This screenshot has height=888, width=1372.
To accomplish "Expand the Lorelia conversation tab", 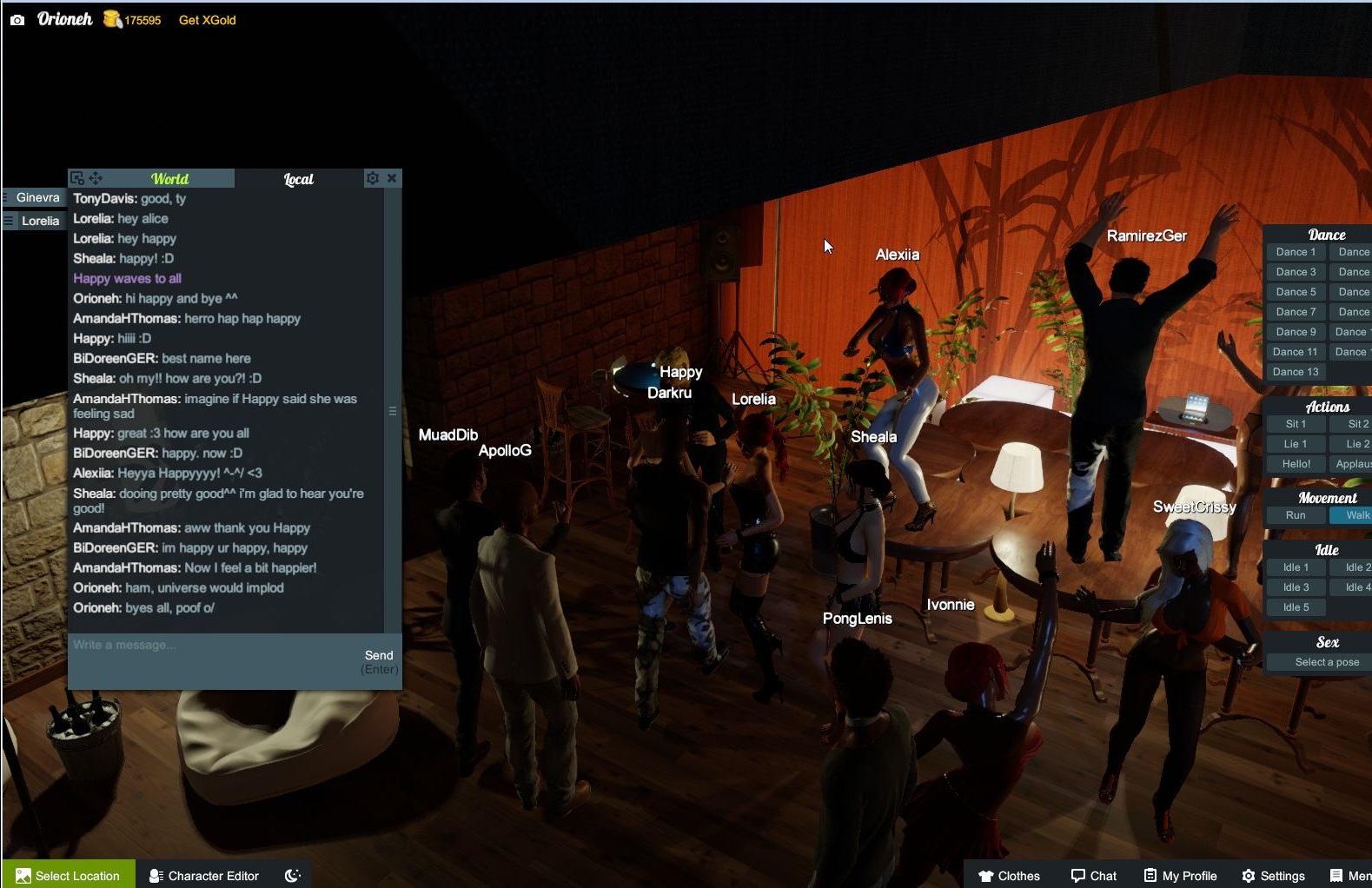I will tap(36, 221).
